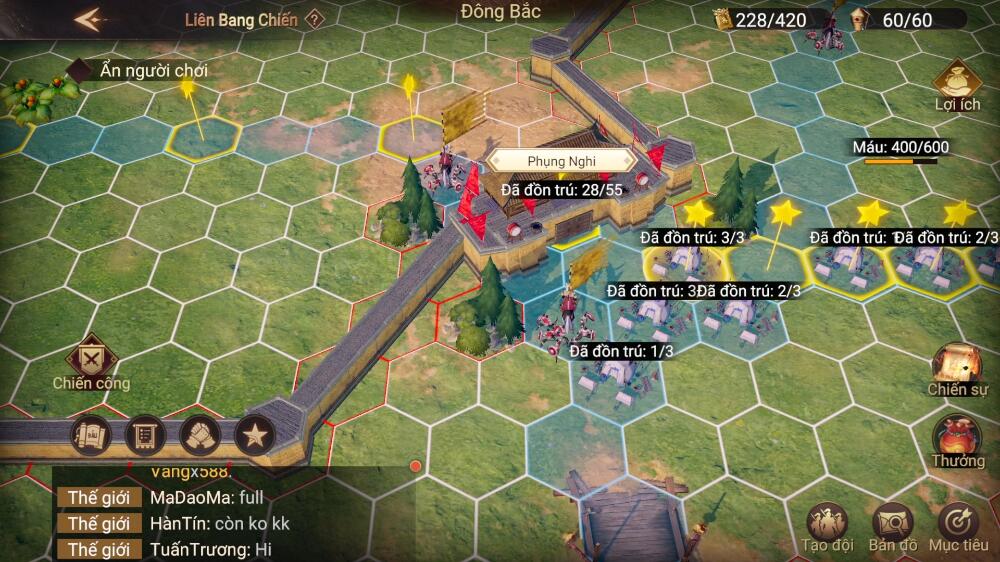The image size is (1000, 562).
Task: Open the star favorites icon
Action: 255,435
